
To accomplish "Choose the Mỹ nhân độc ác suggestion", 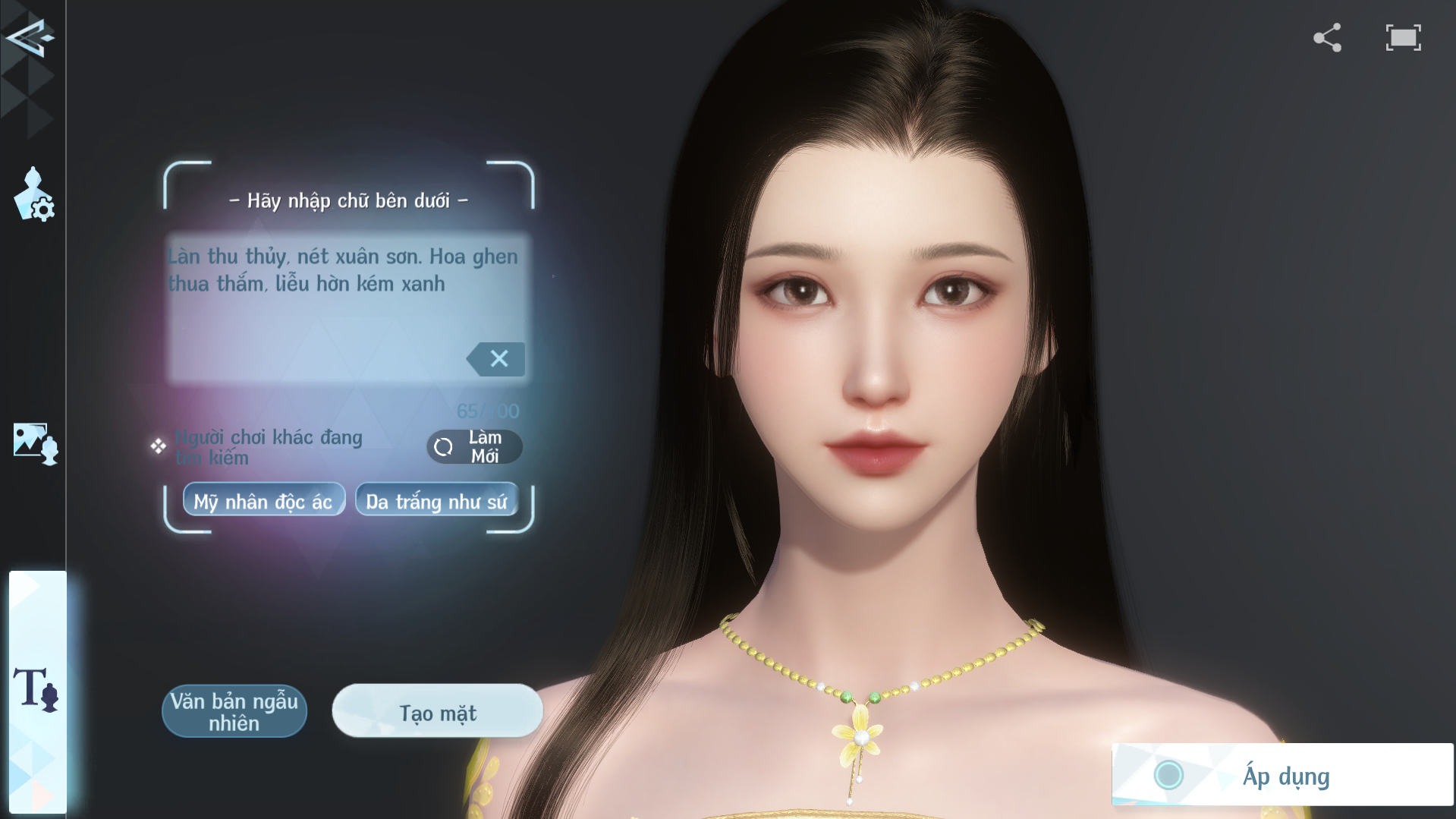I will (x=263, y=501).
